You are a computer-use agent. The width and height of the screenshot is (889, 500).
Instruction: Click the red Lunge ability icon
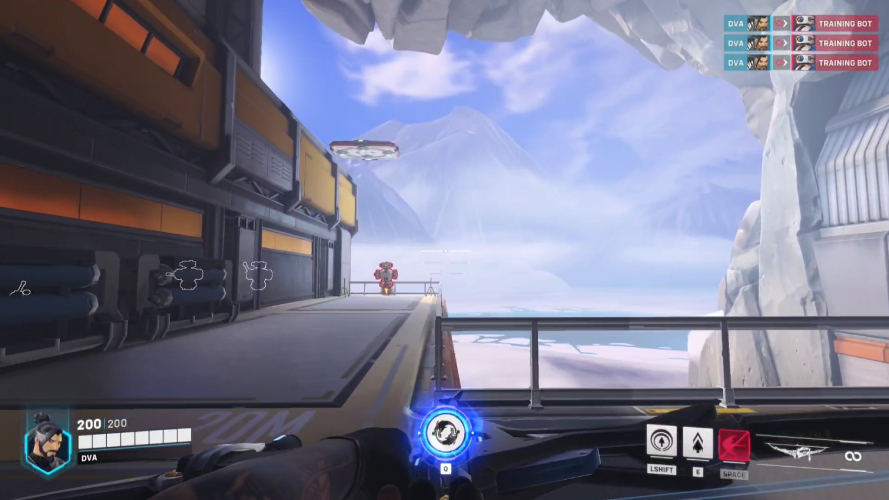(734, 442)
